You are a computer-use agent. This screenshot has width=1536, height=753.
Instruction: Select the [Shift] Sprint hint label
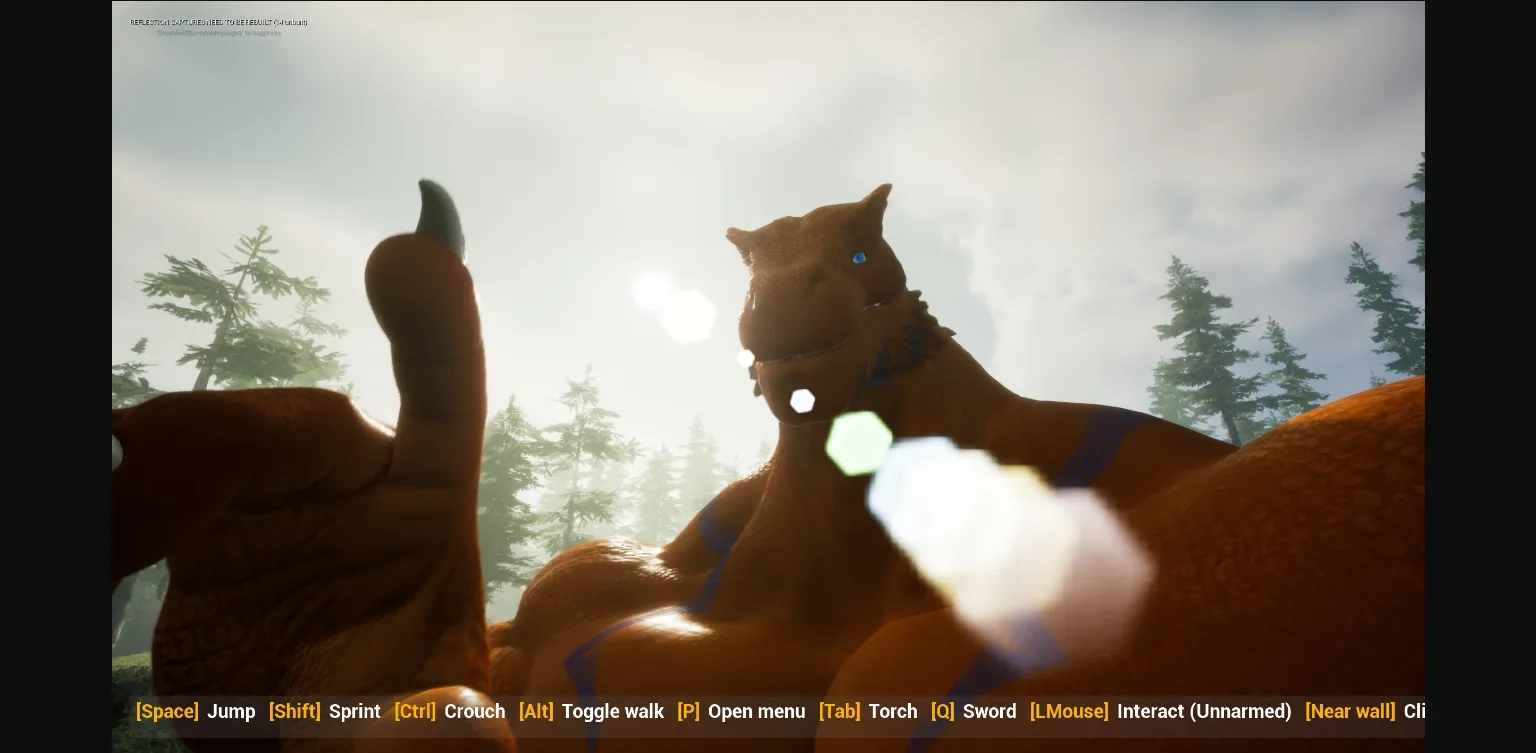click(325, 711)
